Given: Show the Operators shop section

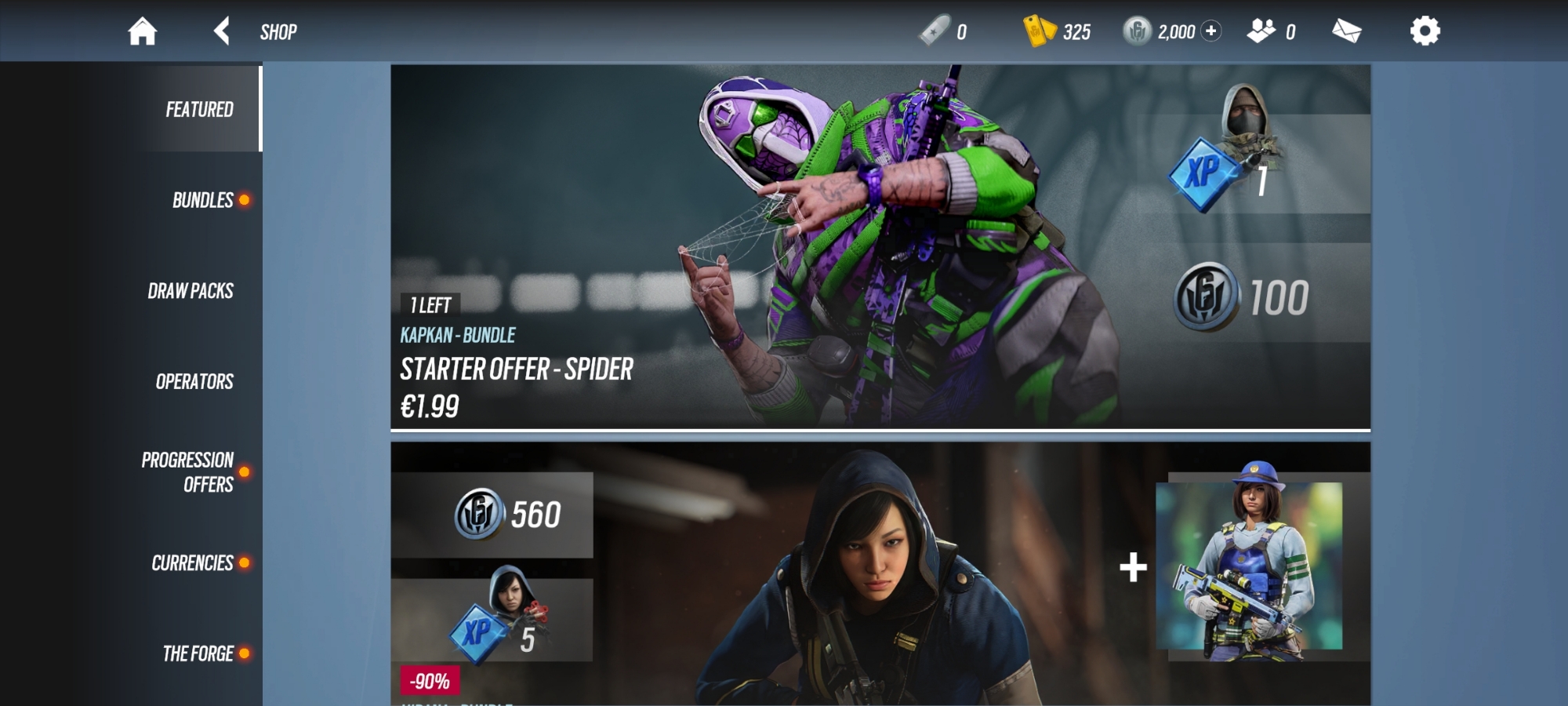Looking at the screenshot, I should (x=194, y=382).
